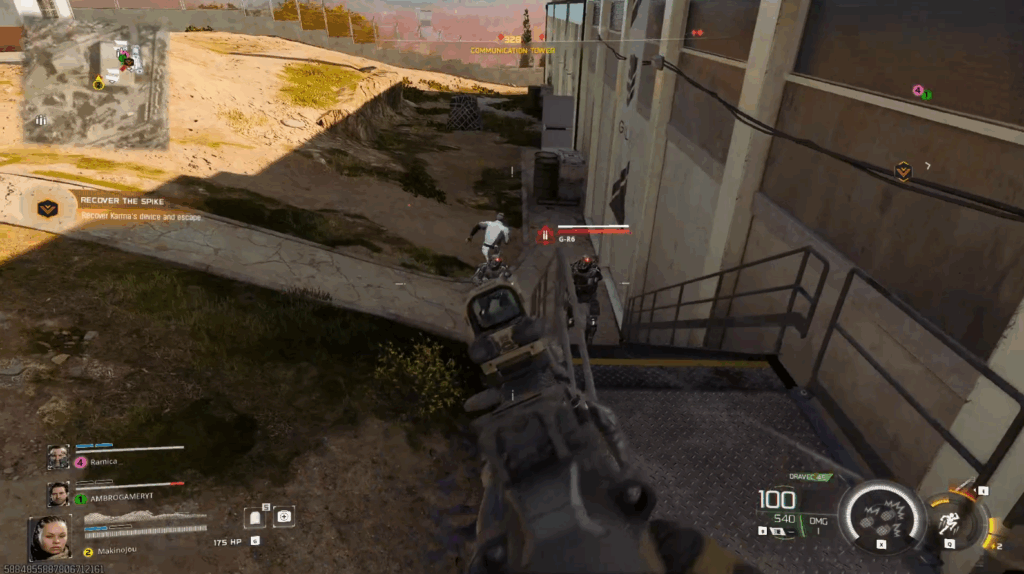
Task: Use the medkit item slot
Action: click(x=284, y=516)
